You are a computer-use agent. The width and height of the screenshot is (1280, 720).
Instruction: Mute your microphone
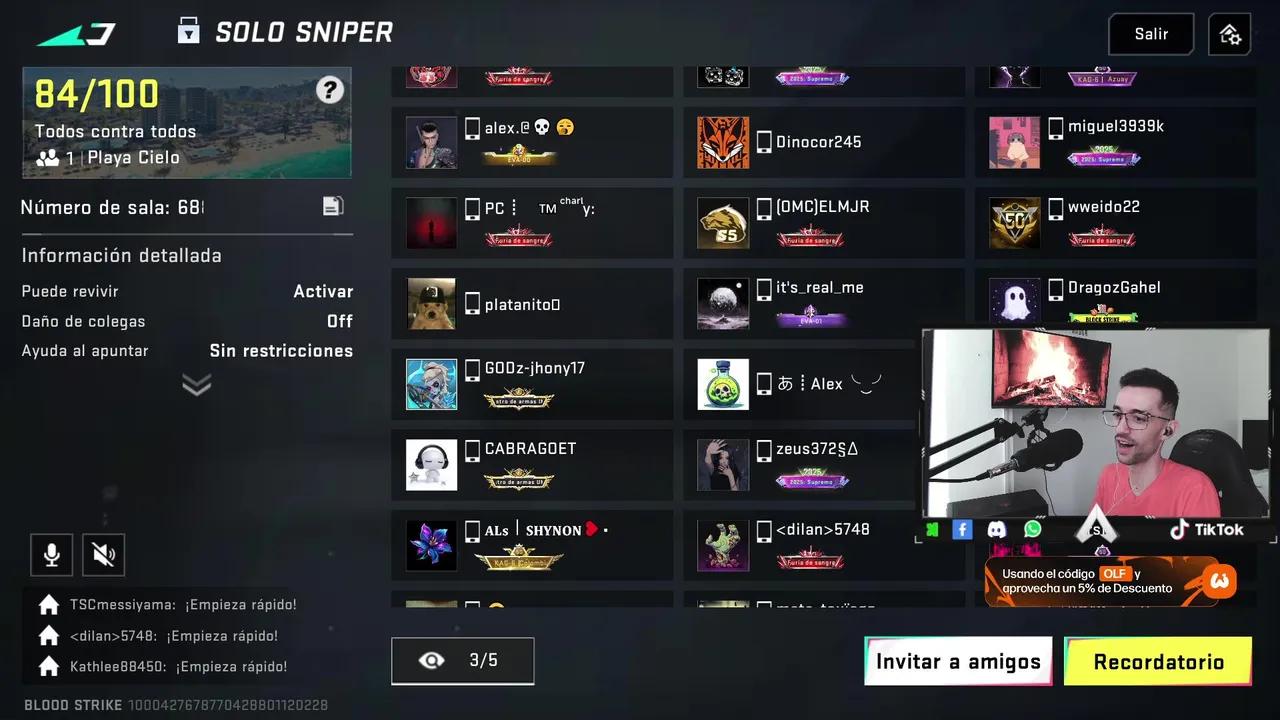[51, 554]
